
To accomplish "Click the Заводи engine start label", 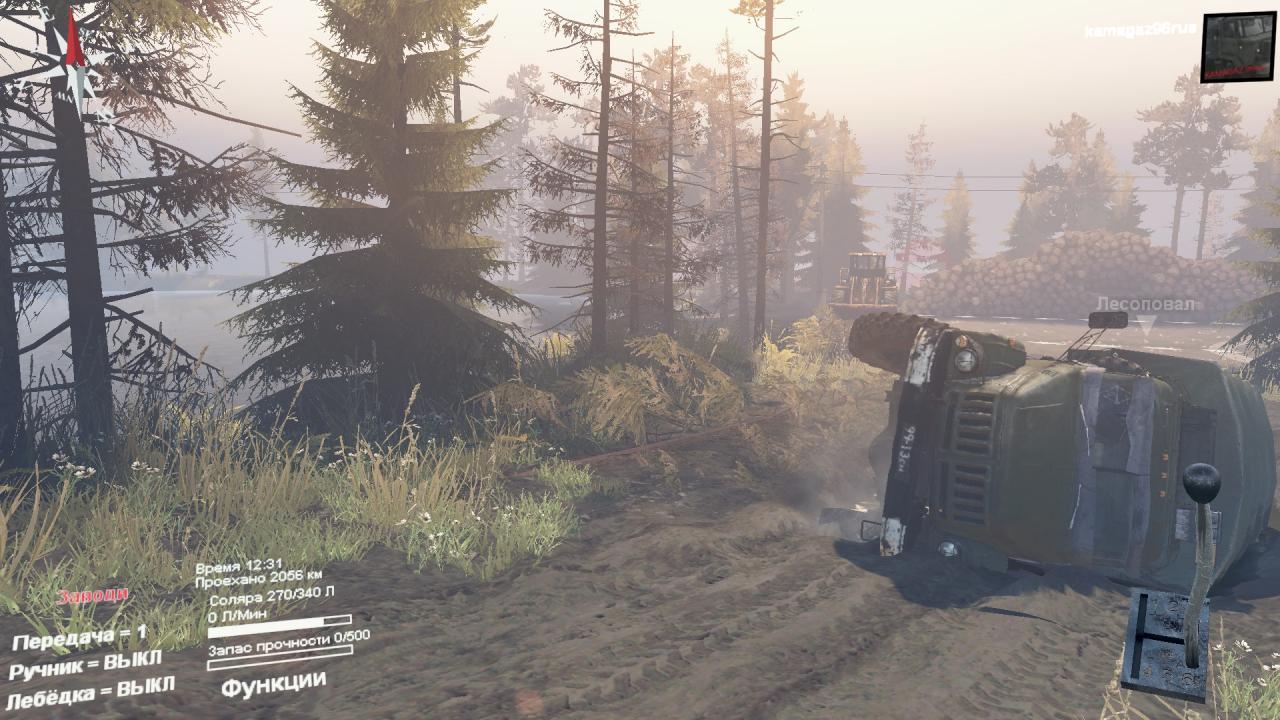I will point(92,596).
